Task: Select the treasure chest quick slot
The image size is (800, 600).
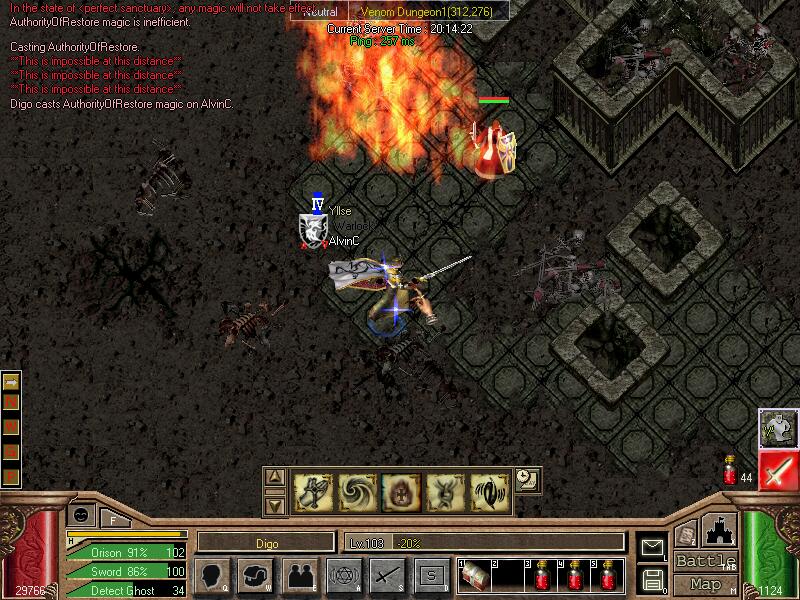Action: click(475, 575)
